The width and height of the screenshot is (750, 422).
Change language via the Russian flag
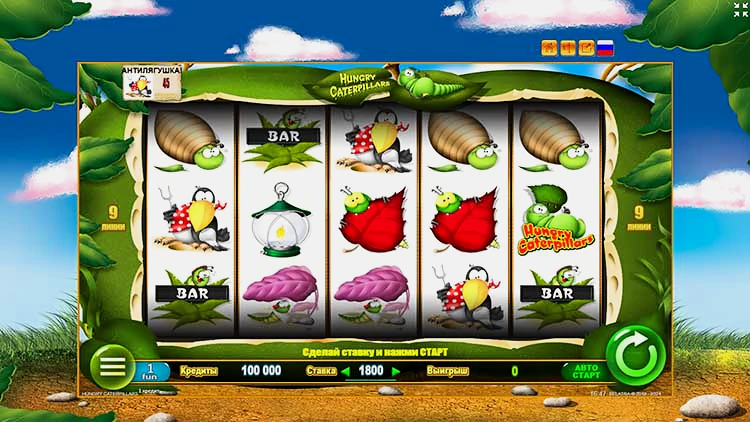click(605, 47)
